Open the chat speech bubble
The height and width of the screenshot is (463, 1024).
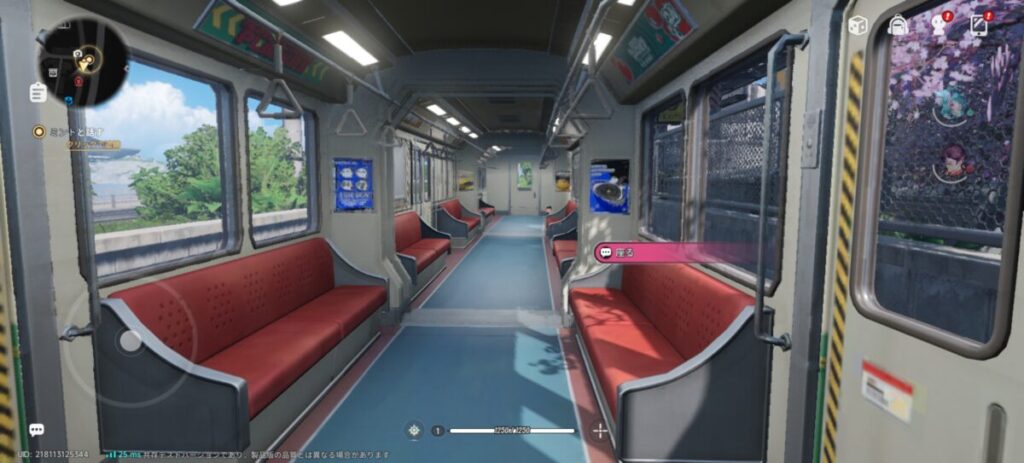[x=36, y=430]
